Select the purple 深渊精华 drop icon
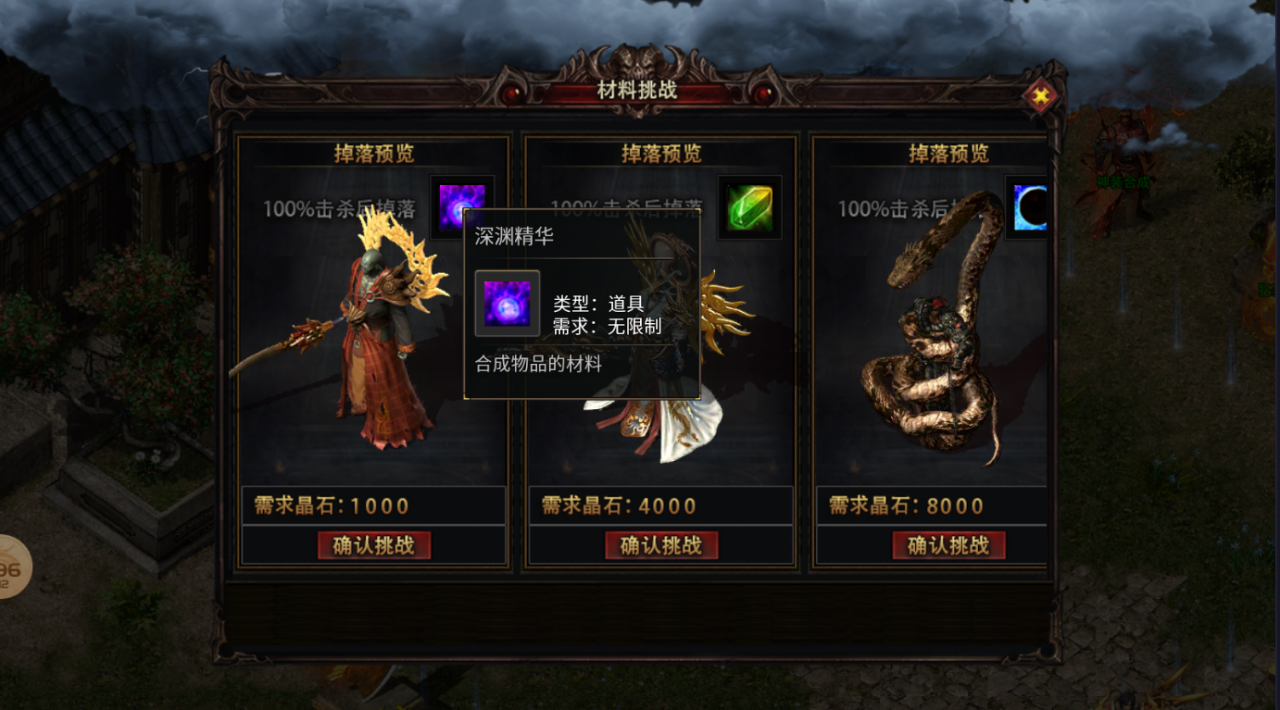 [x=462, y=207]
